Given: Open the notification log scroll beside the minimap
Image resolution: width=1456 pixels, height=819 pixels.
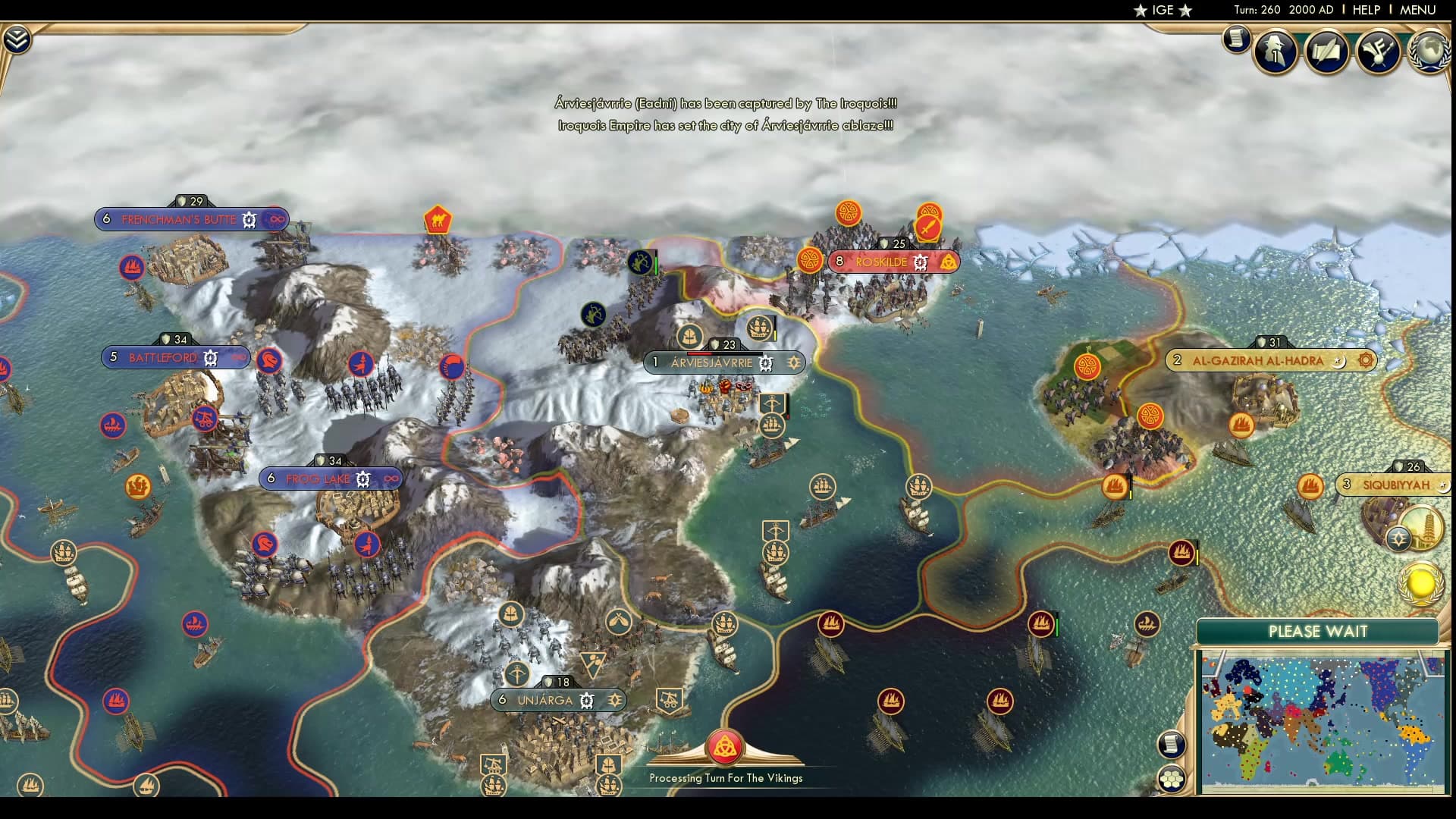Looking at the screenshot, I should click(x=1172, y=744).
